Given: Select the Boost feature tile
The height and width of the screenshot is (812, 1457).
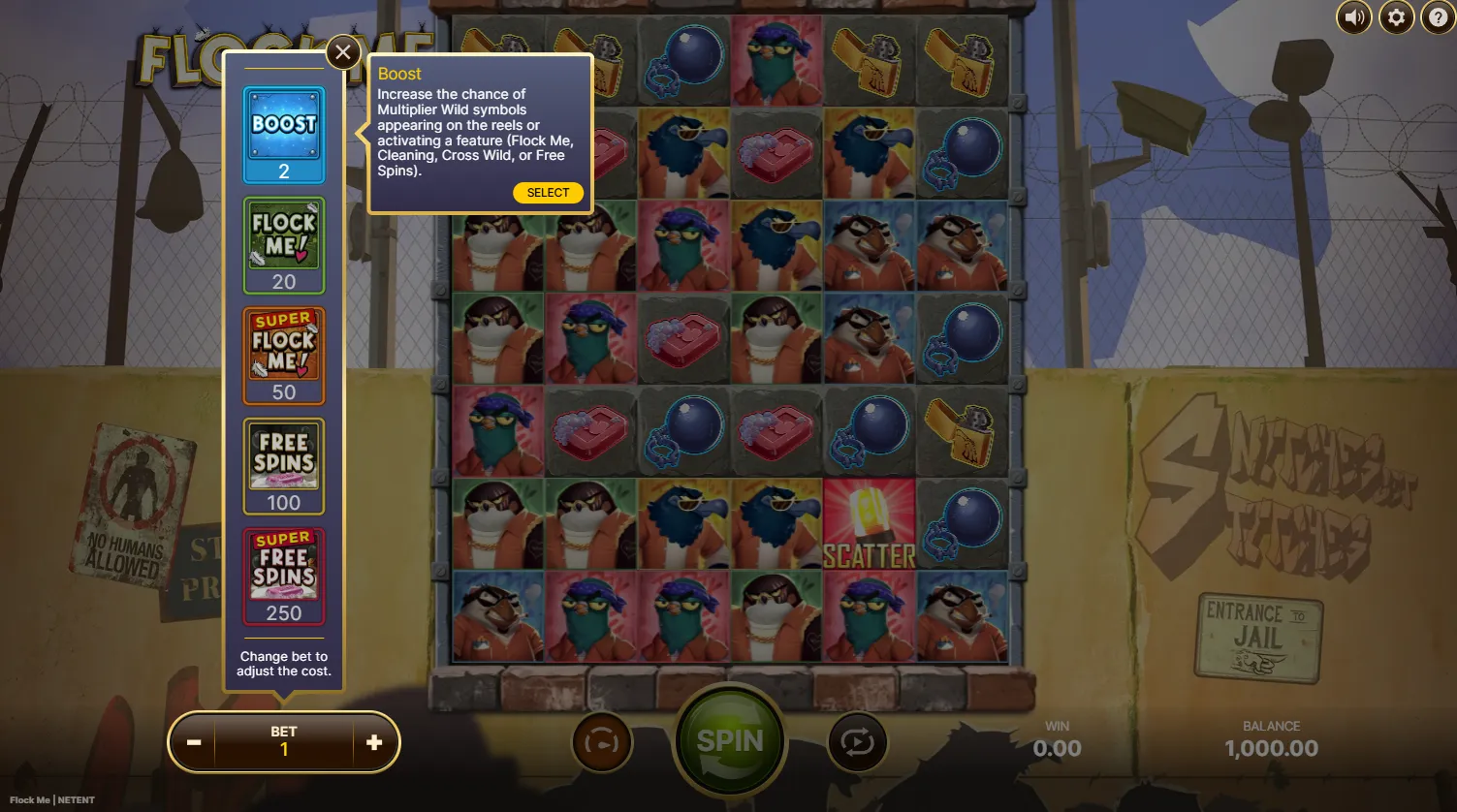Looking at the screenshot, I should pos(284,134).
